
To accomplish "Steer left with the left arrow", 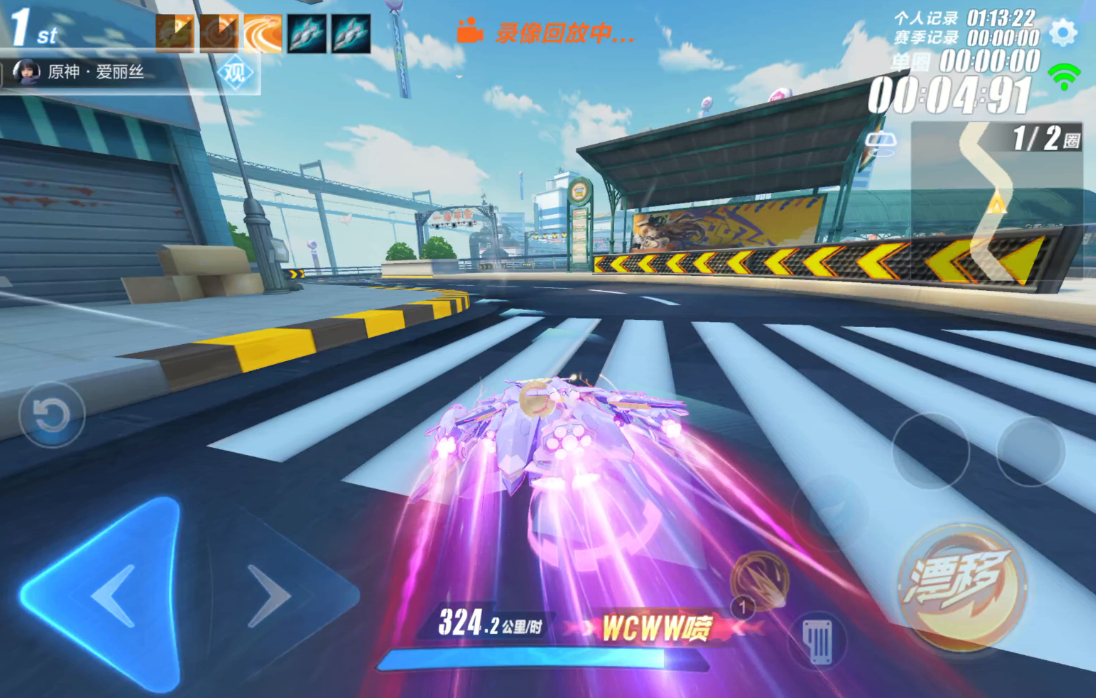I will 112,596.
